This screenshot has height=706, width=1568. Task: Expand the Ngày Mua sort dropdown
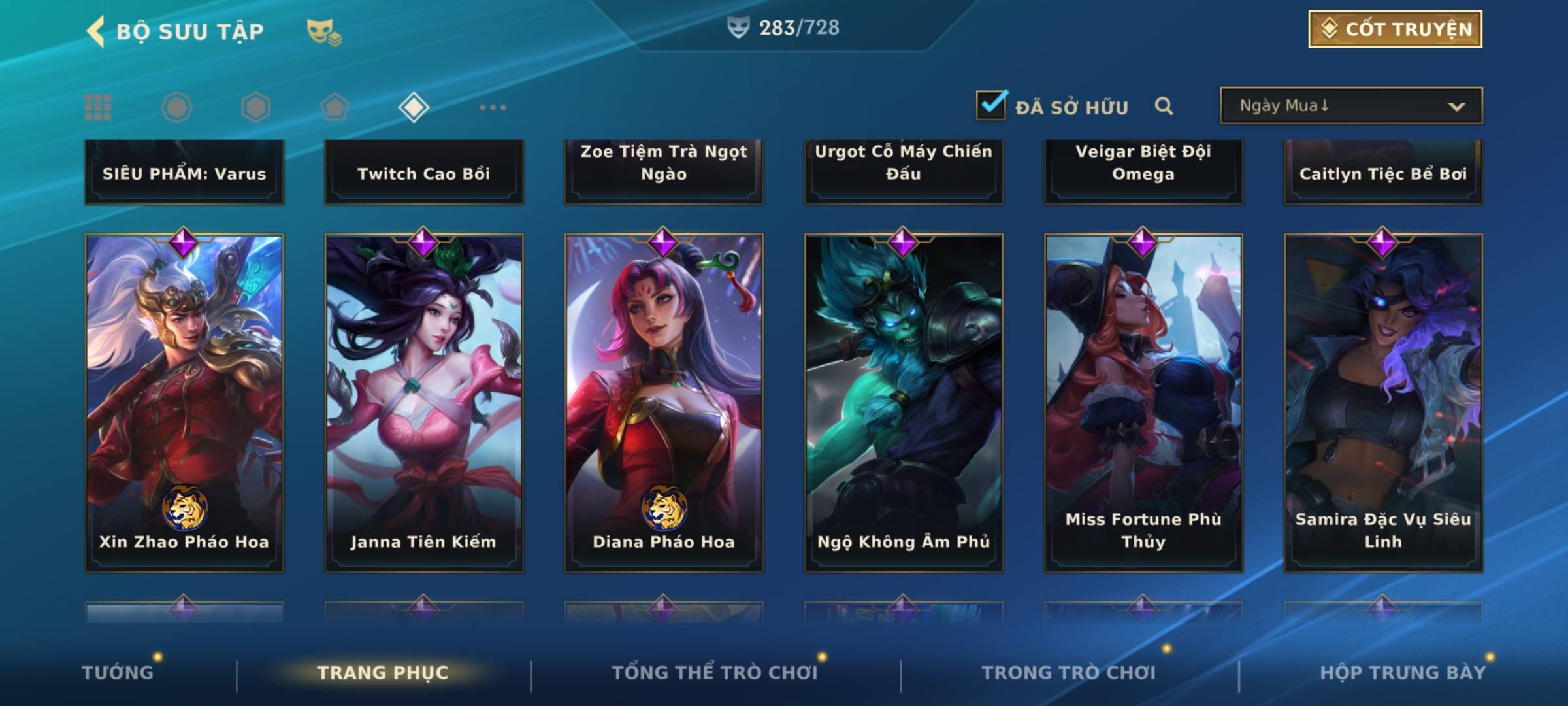1350,106
